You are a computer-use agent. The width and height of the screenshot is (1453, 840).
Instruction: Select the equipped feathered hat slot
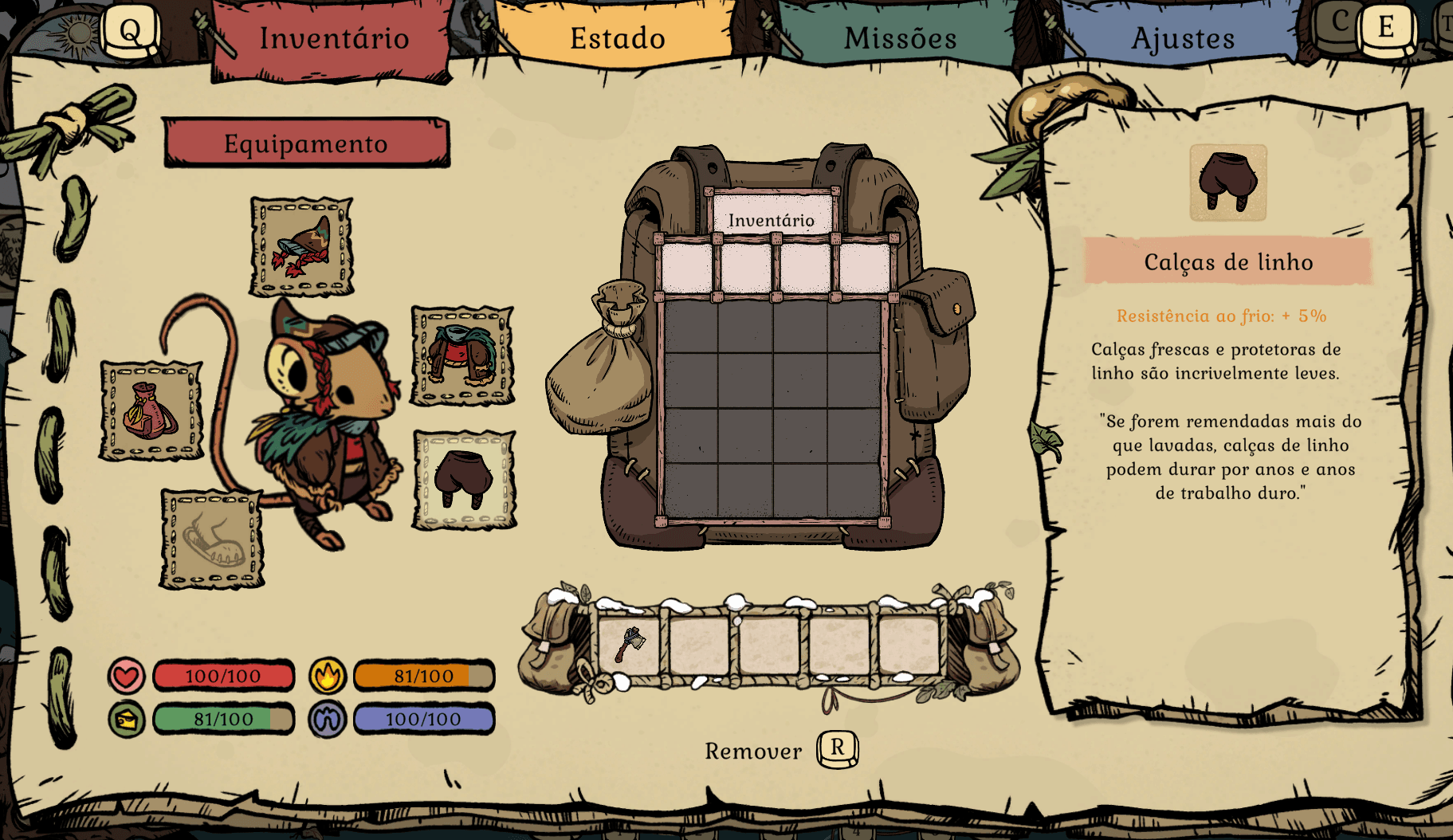pos(301,247)
